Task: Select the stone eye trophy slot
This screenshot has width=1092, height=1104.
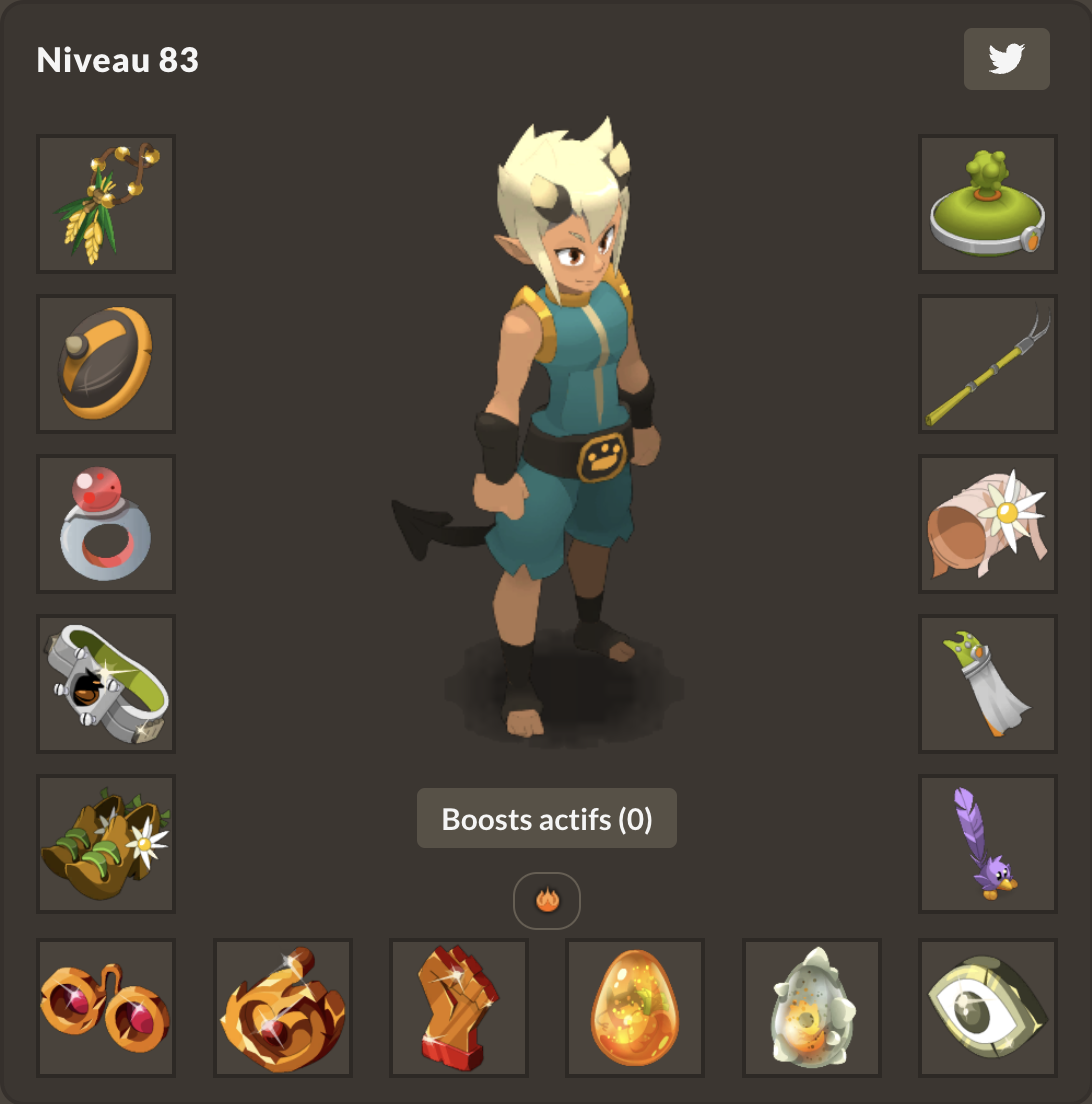Action: tap(988, 1008)
